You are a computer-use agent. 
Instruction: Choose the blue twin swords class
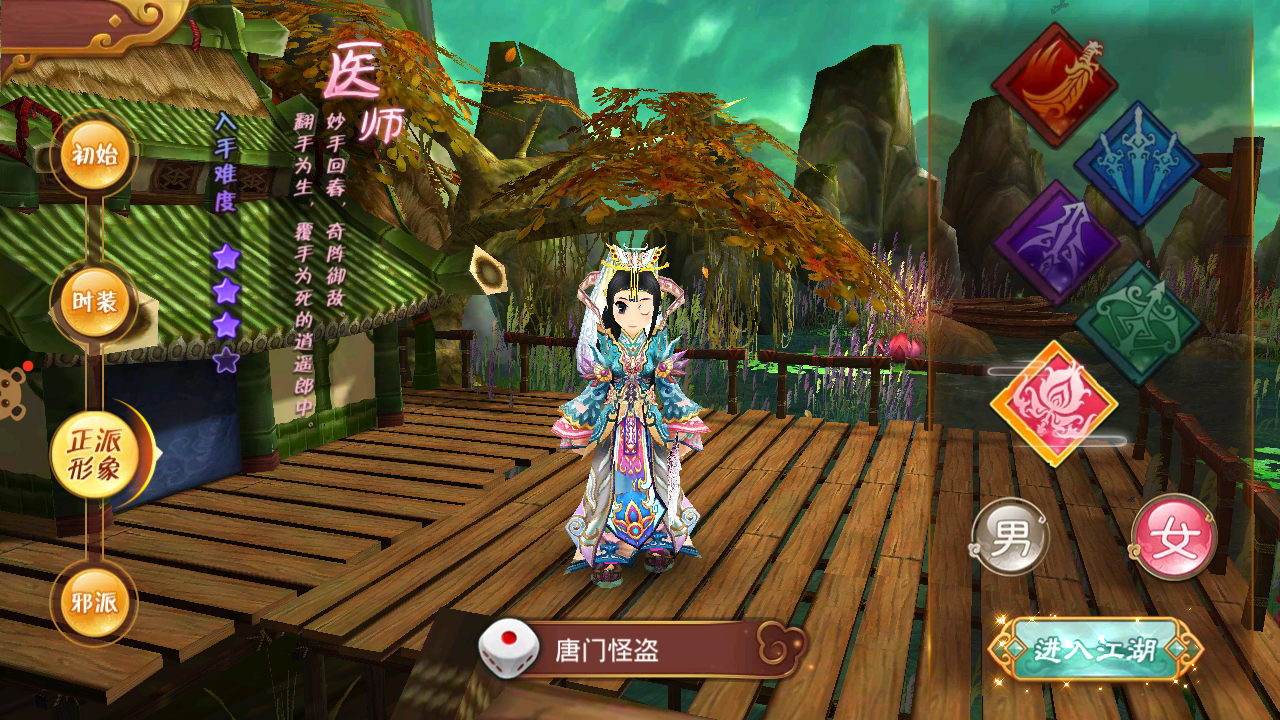tap(1137, 163)
